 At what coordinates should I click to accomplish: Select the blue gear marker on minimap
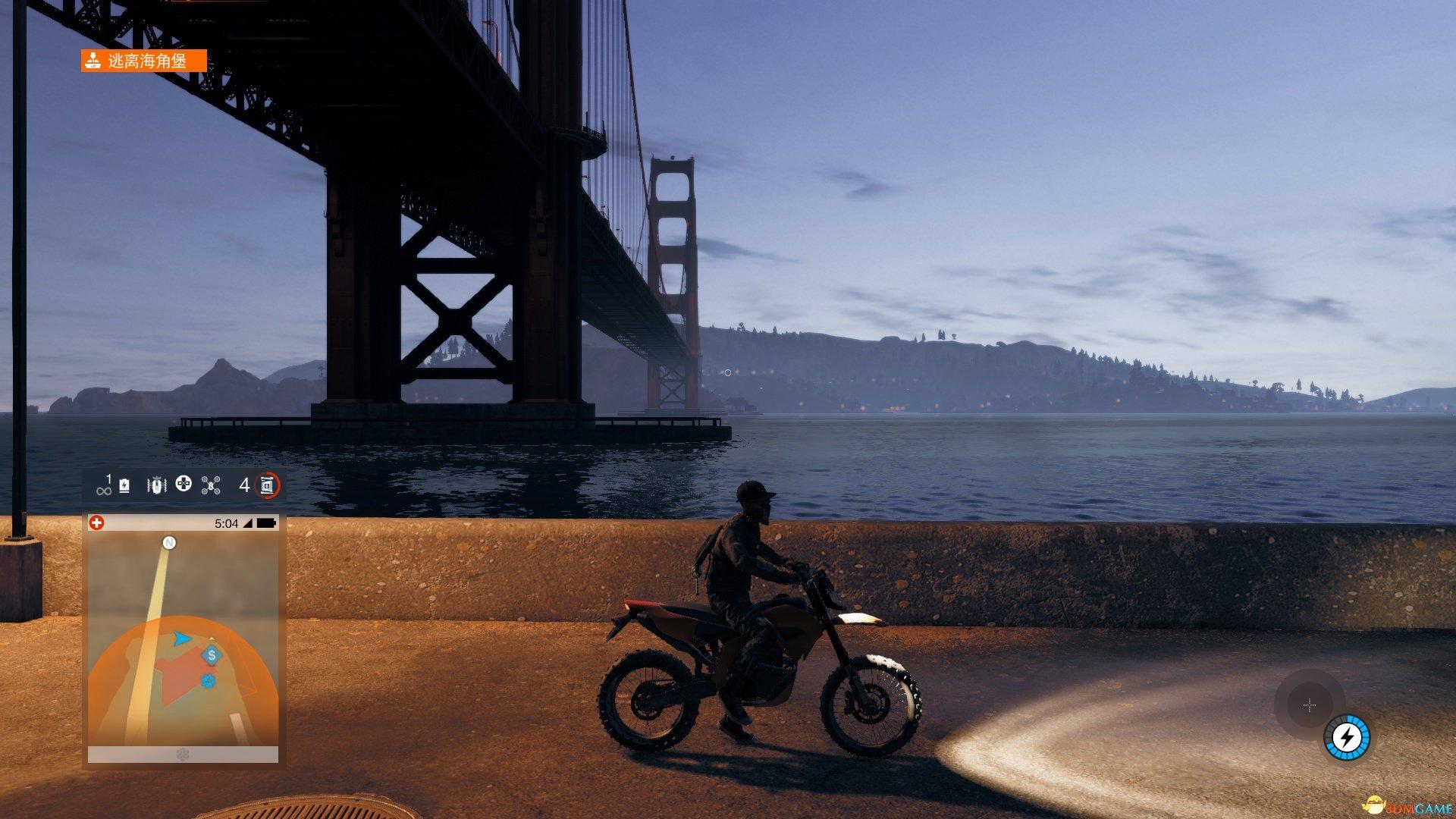209,681
